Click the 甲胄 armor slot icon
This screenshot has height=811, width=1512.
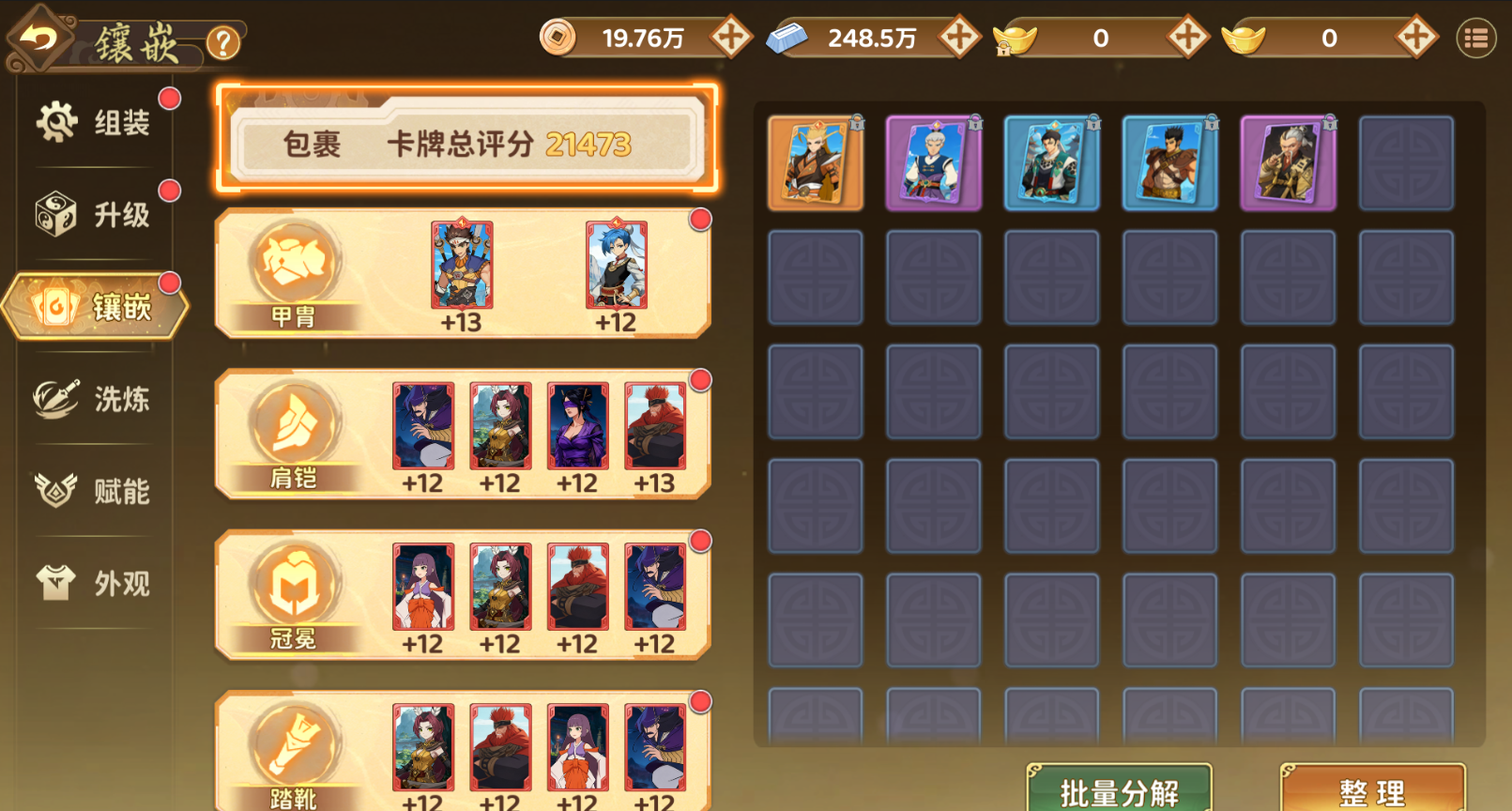click(293, 265)
